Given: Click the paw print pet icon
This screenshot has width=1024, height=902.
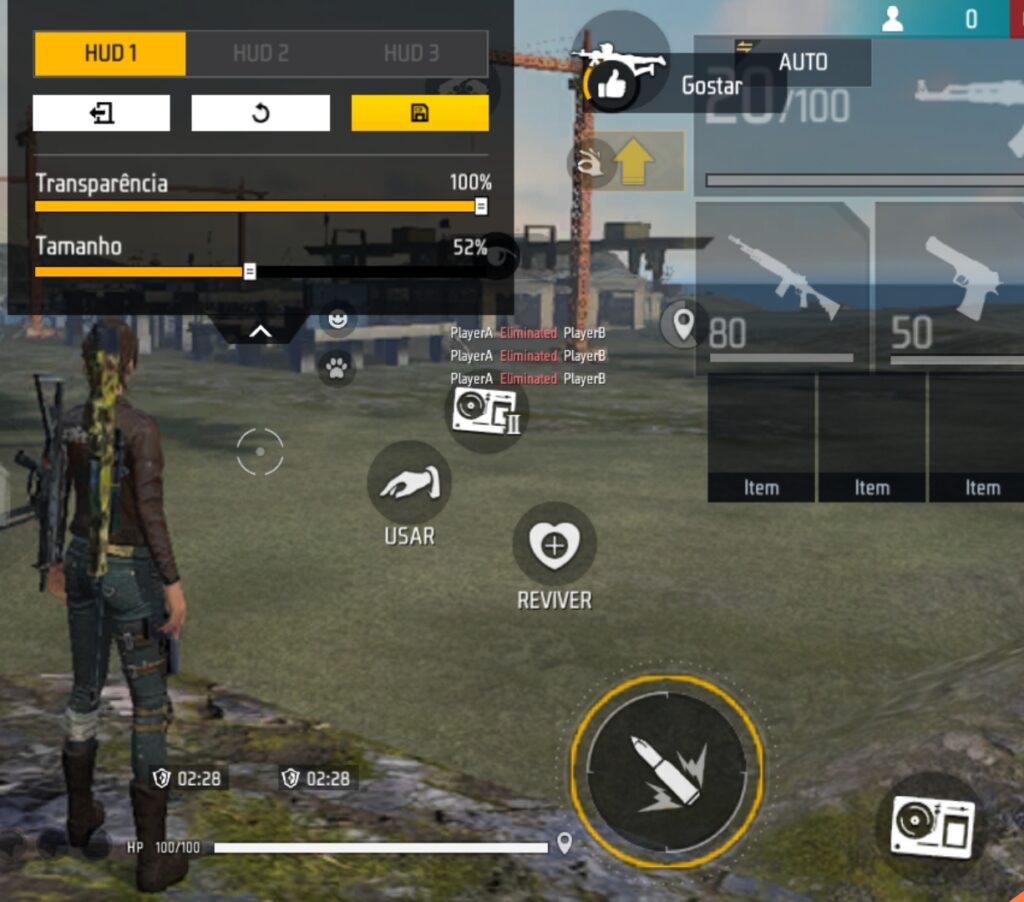Looking at the screenshot, I should click(x=337, y=369).
